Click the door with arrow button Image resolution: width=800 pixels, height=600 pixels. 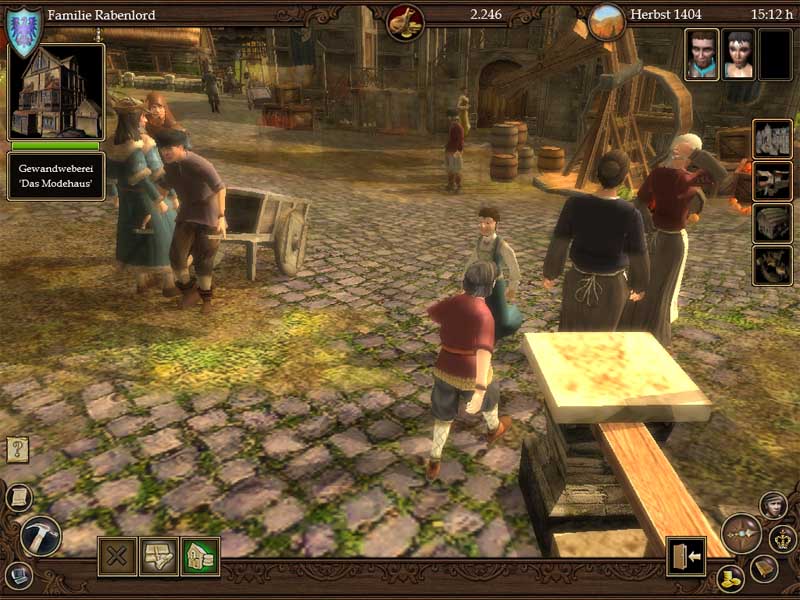tap(686, 556)
